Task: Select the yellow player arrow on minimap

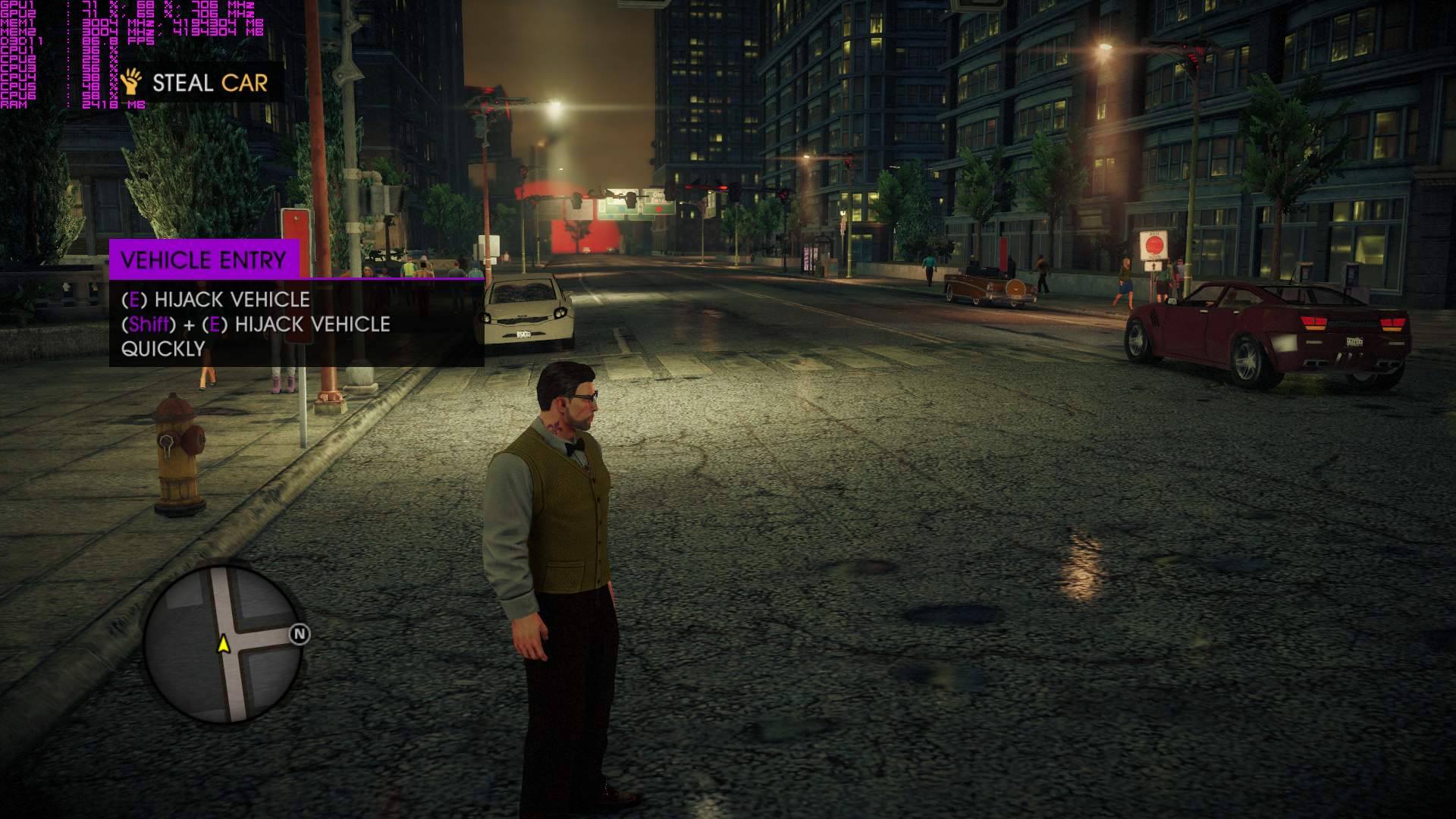Action: coord(224,645)
